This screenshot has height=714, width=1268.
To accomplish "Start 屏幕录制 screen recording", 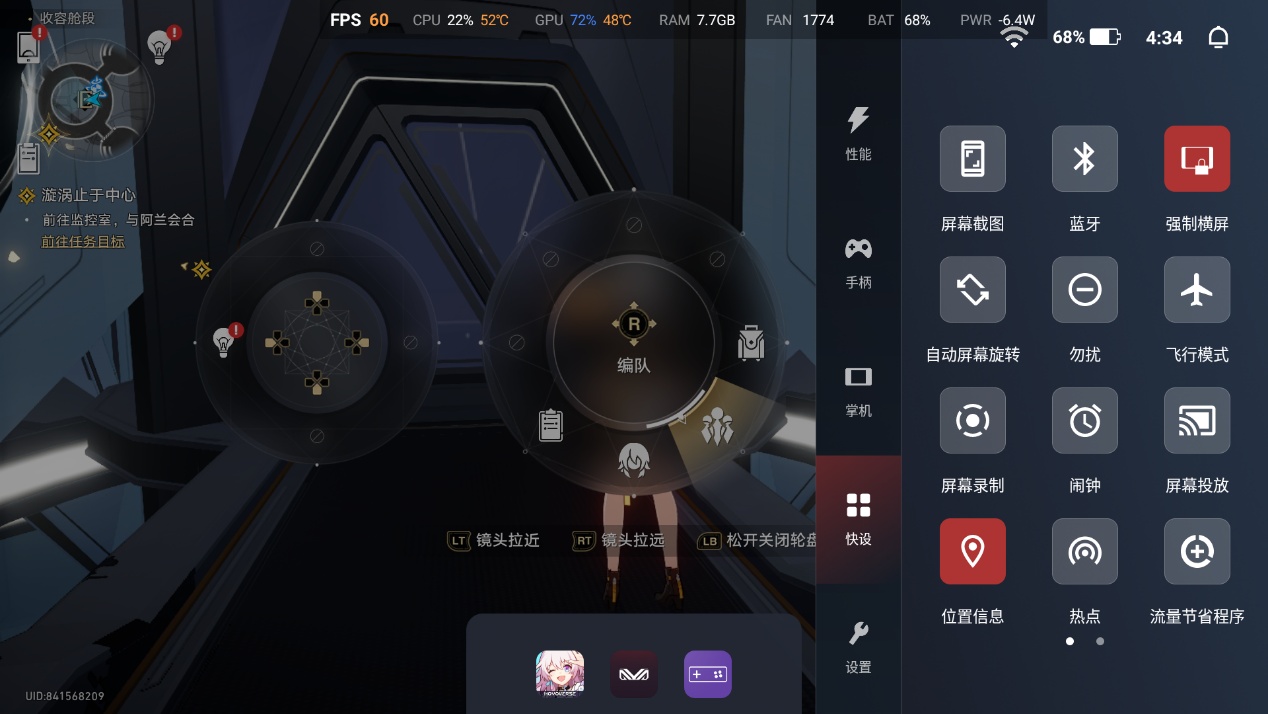I will tap(972, 421).
